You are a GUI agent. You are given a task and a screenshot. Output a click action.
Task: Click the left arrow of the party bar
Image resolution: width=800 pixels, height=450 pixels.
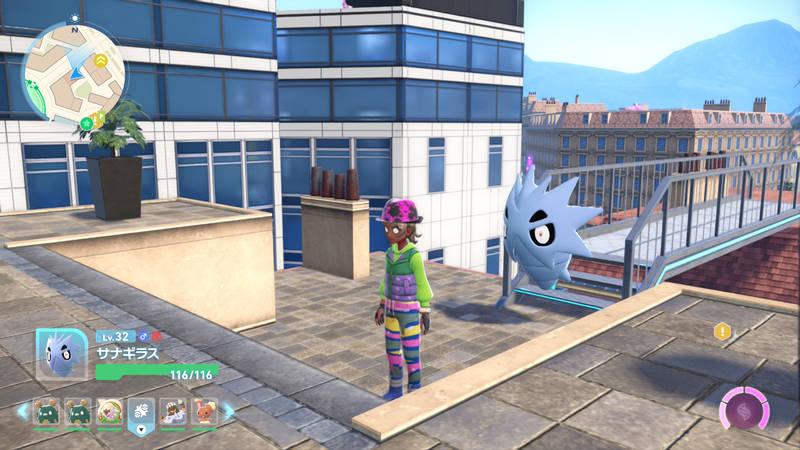click(x=21, y=411)
